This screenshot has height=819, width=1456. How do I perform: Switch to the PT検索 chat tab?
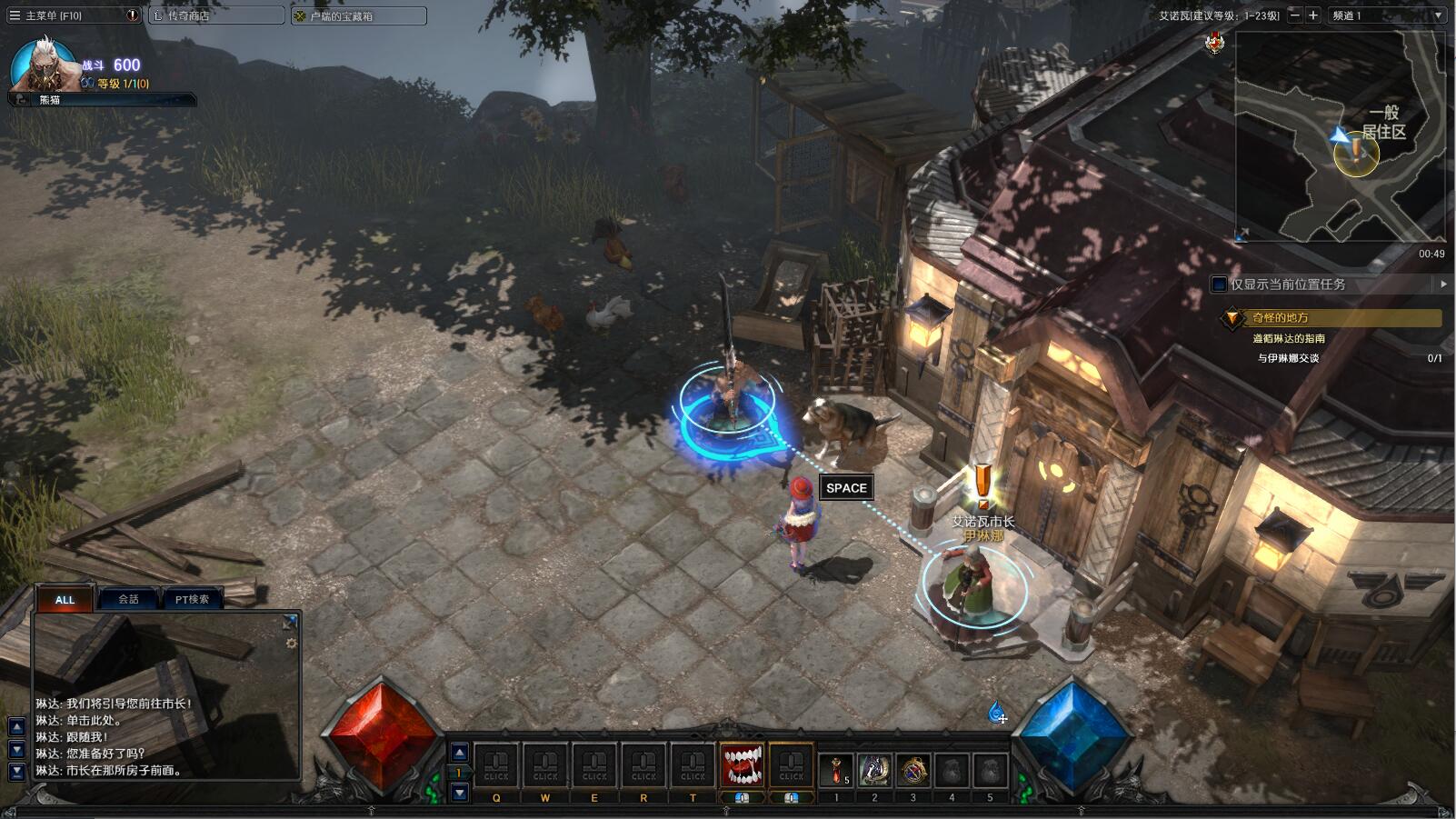click(x=192, y=599)
